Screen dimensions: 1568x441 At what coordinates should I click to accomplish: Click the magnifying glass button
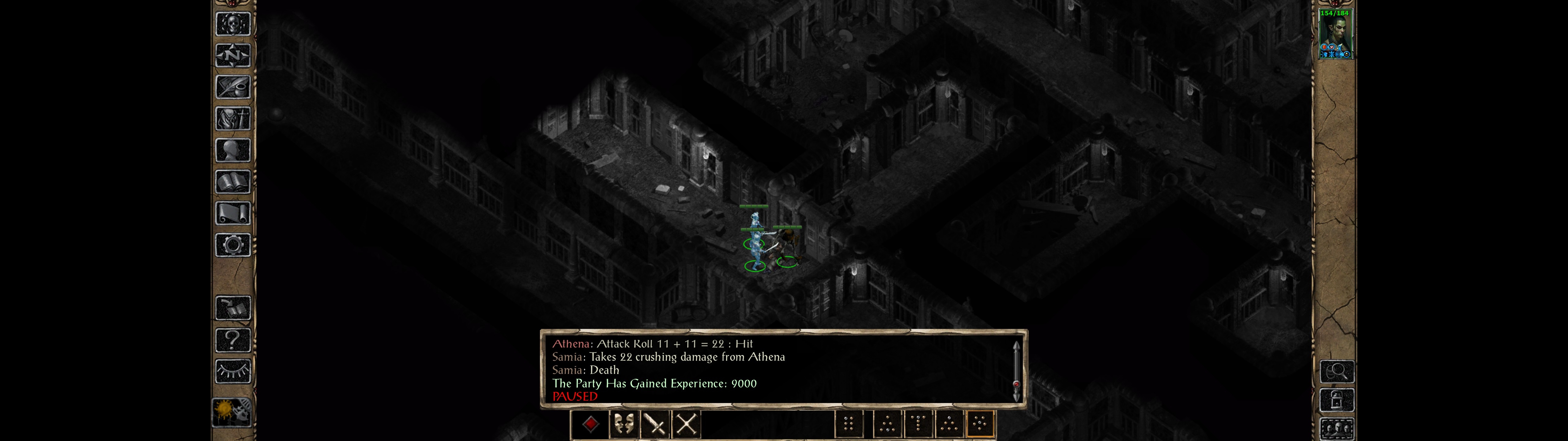click(x=1336, y=371)
